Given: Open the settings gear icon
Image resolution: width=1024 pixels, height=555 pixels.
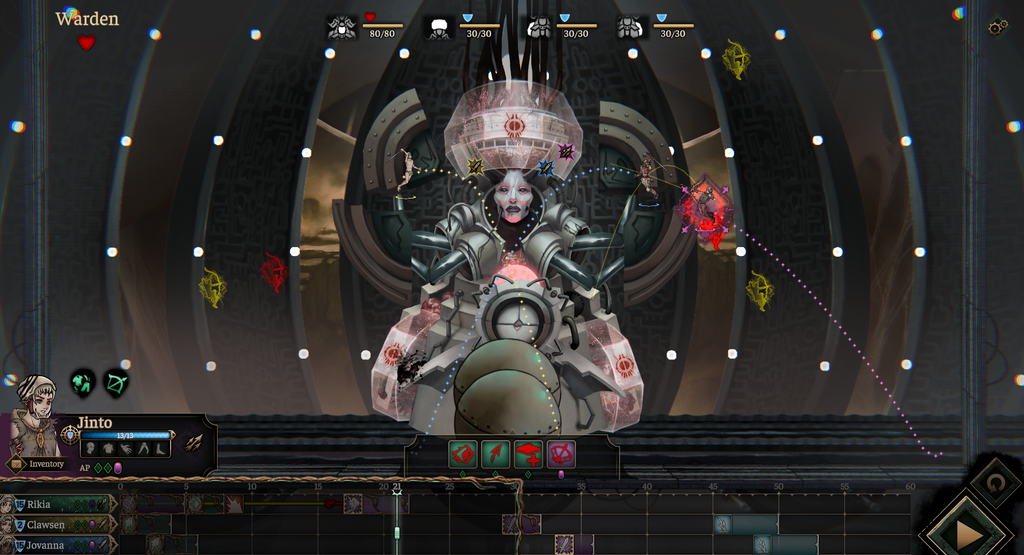Looking at the screenshot, I should click(996, 27).
